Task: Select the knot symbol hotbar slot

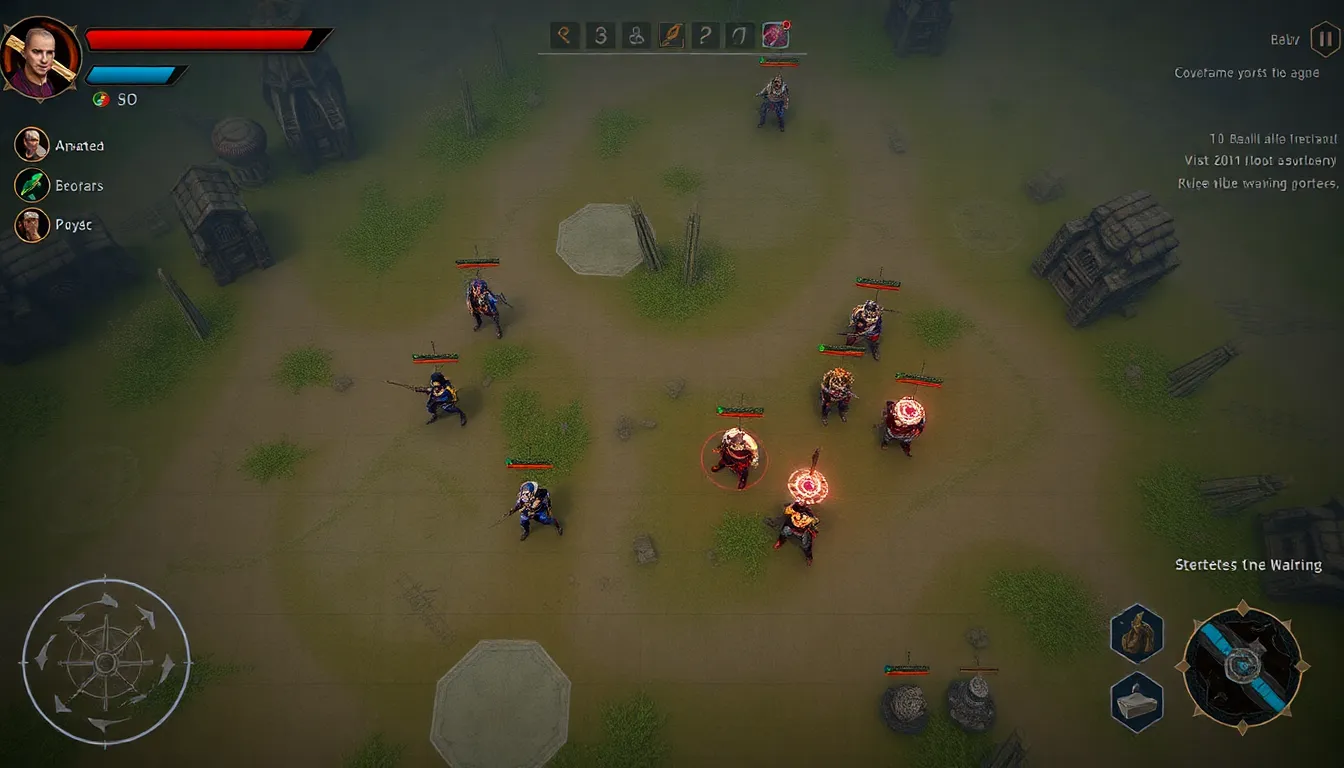Action: 634,36
